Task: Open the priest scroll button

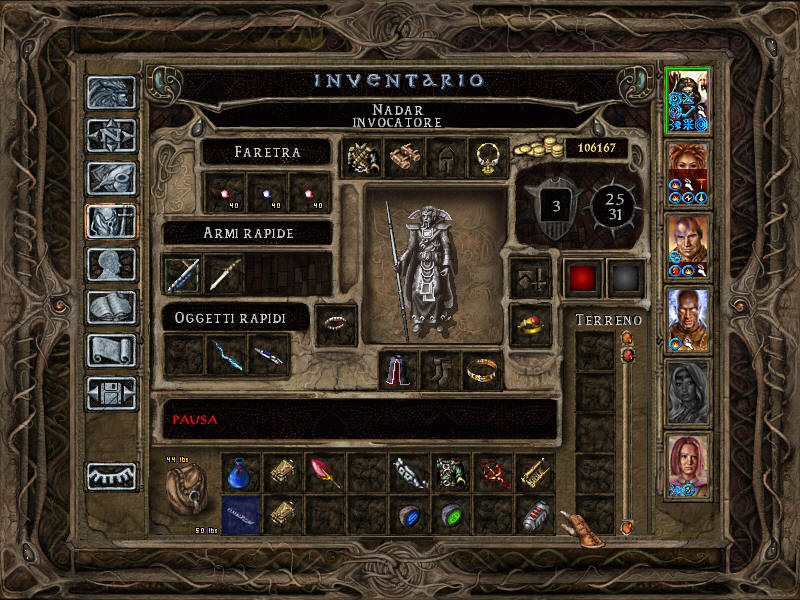Action: [x=111, y=350]
